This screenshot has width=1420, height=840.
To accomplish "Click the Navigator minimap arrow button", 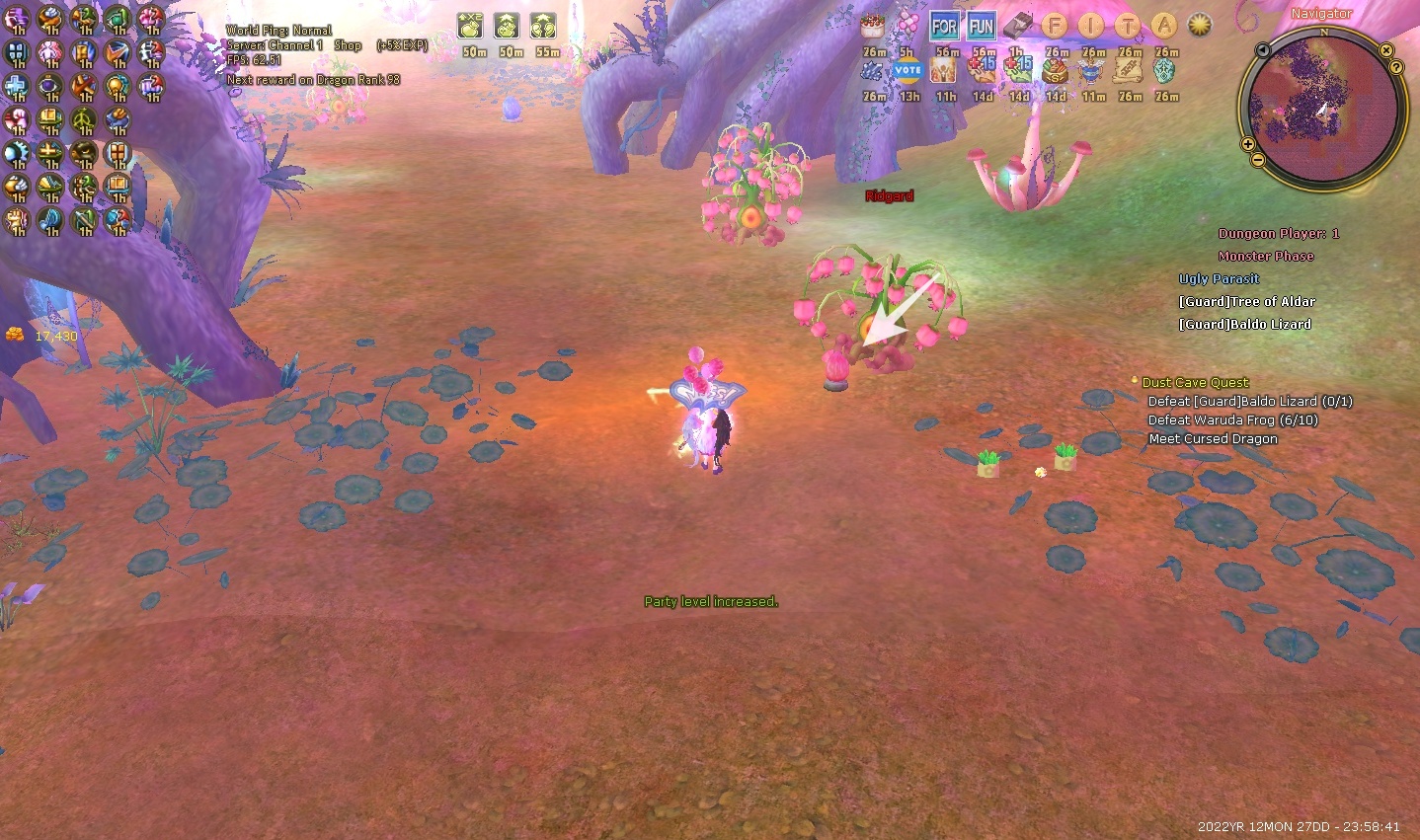I will [x=1262, y=50].
